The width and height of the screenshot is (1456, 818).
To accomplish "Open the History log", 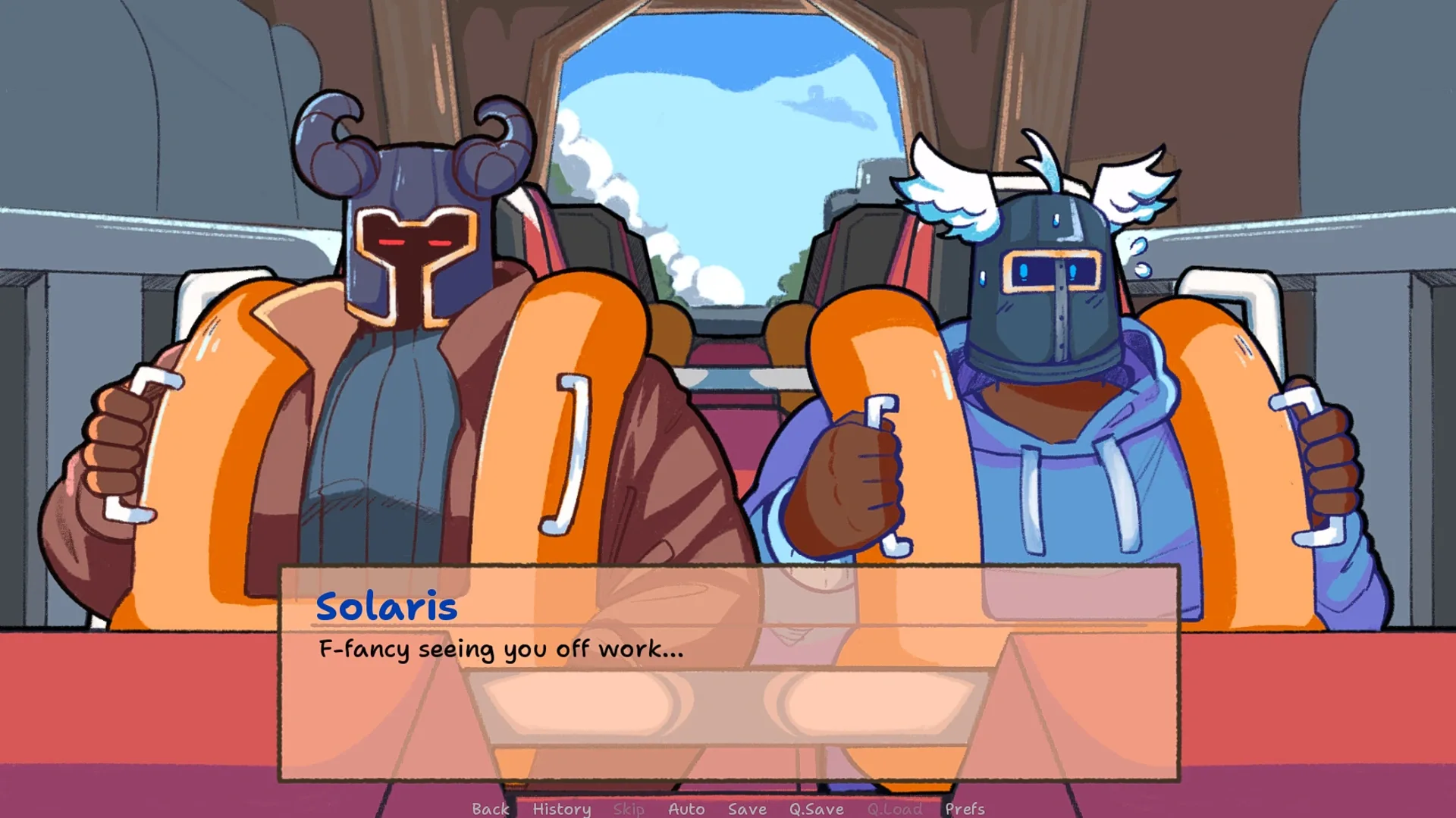I will [561, 809].
